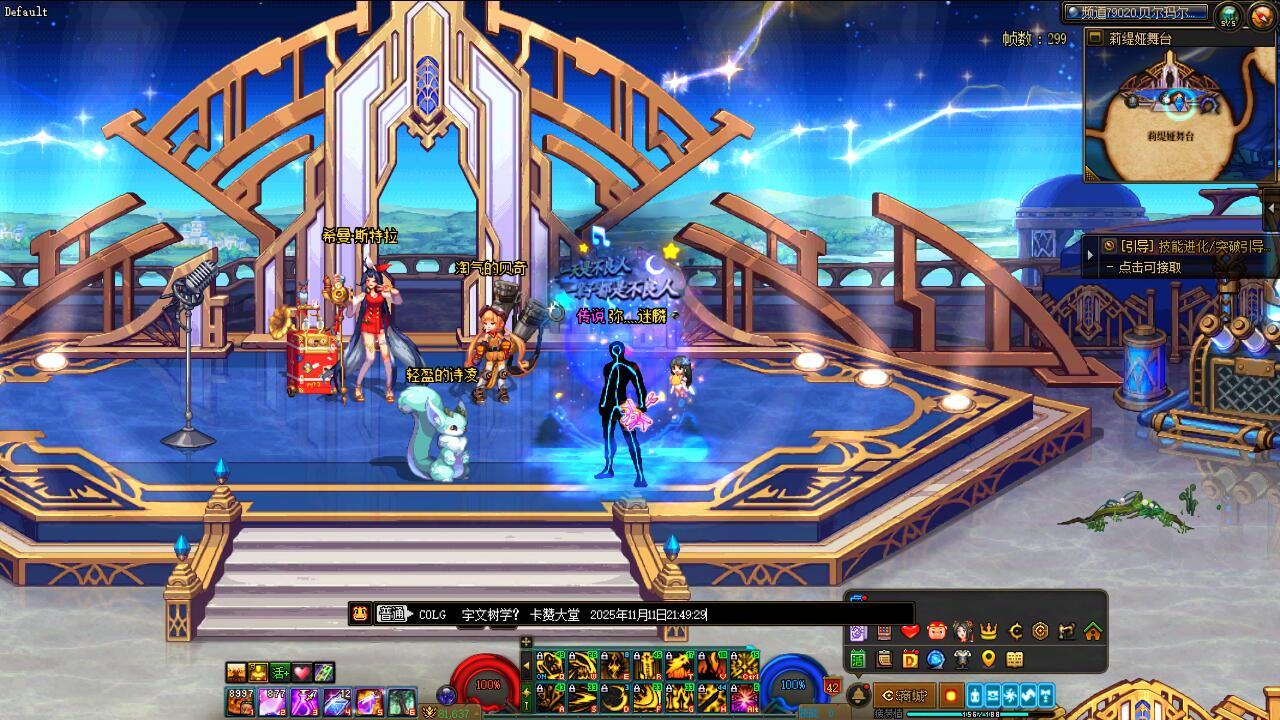
Task: Click the armor equipment menu icon
Action: click(x=962, y=659)
